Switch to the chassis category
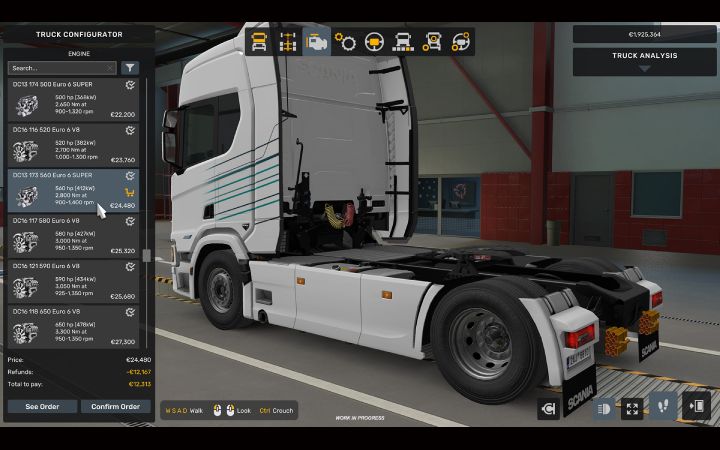 (288, 42)
